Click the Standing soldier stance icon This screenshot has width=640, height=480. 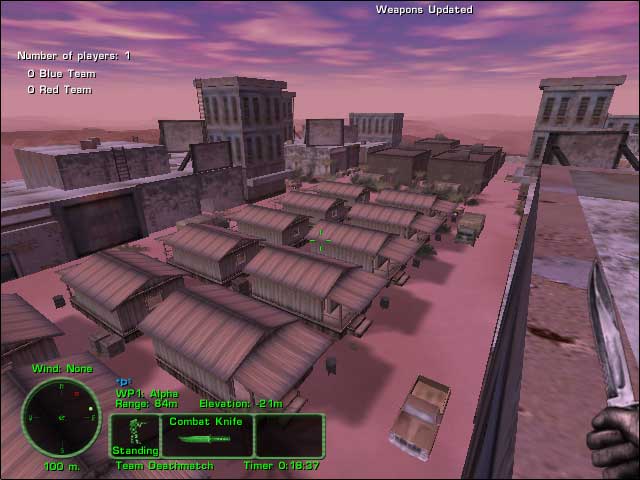tap(135, 432)
